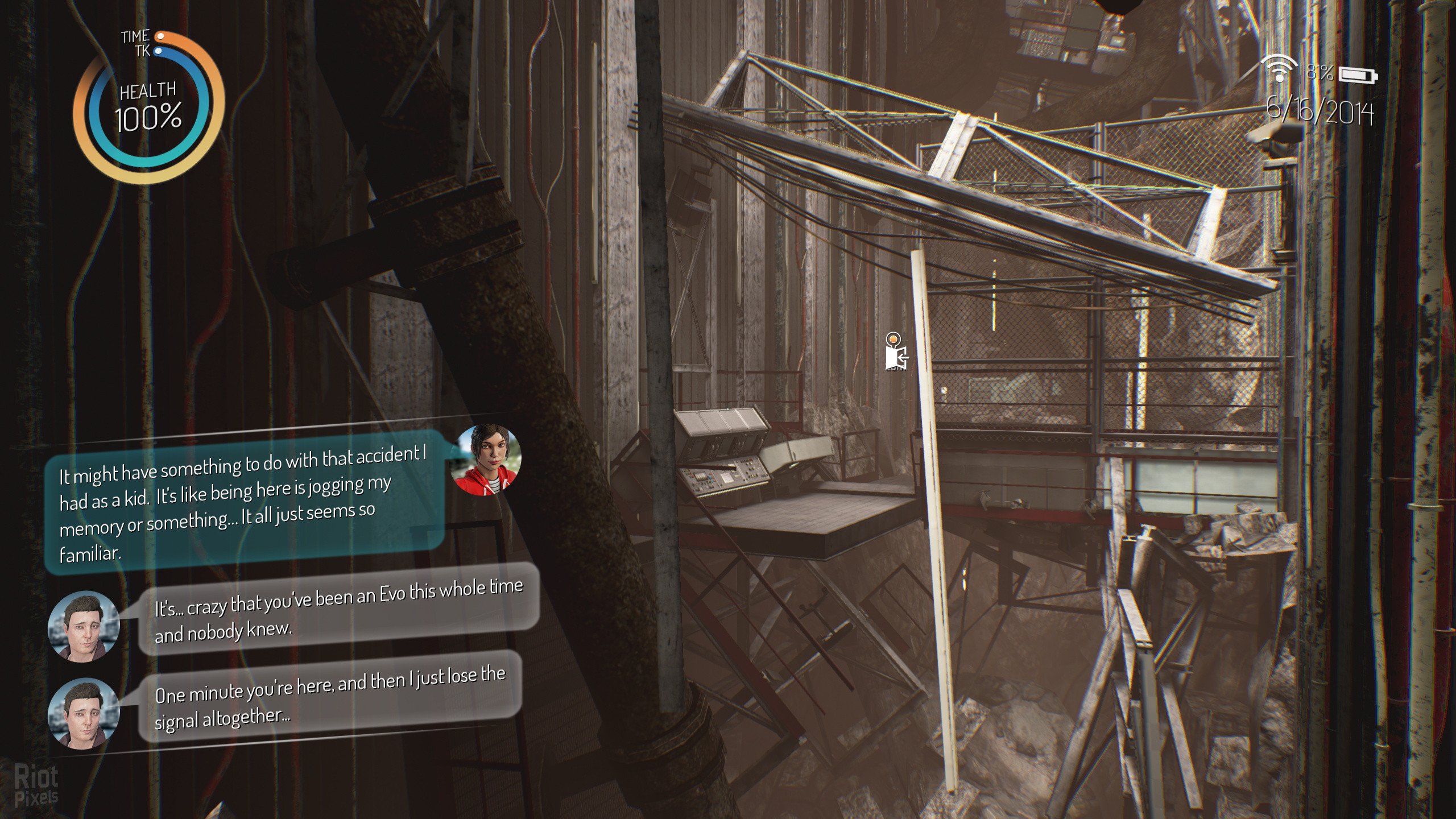Click the exit door objective marker
This screenshot has height=819, width=1456.
click(x=895, y=356)
